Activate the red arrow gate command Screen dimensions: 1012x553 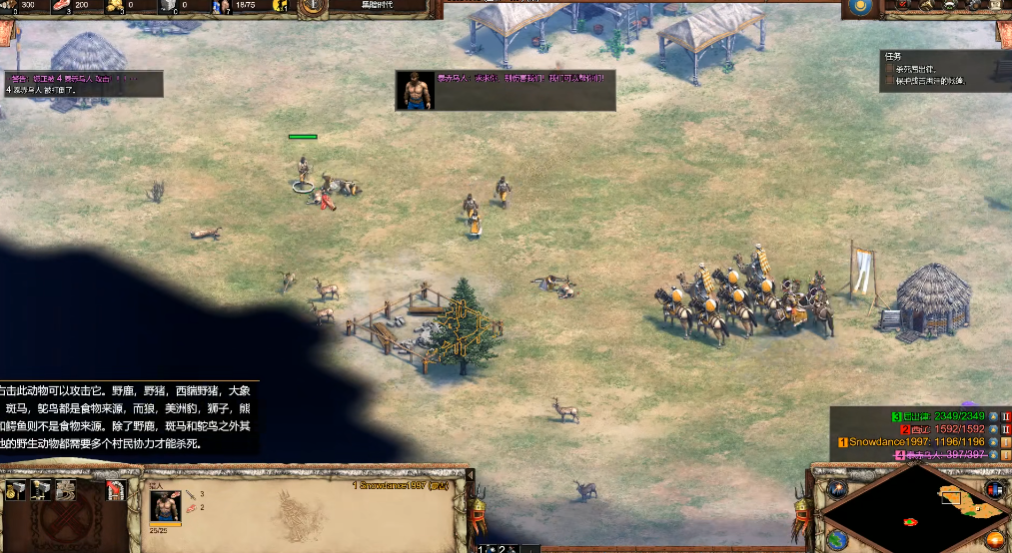(114, 490)
